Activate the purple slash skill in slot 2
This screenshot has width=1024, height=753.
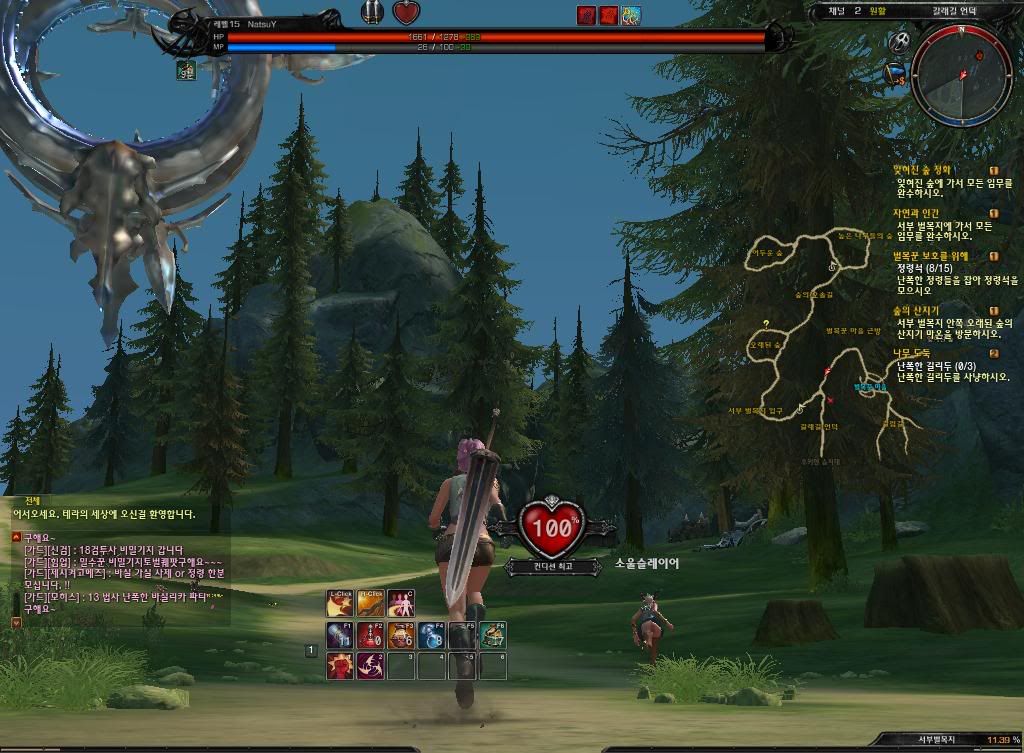coord(370,666)
